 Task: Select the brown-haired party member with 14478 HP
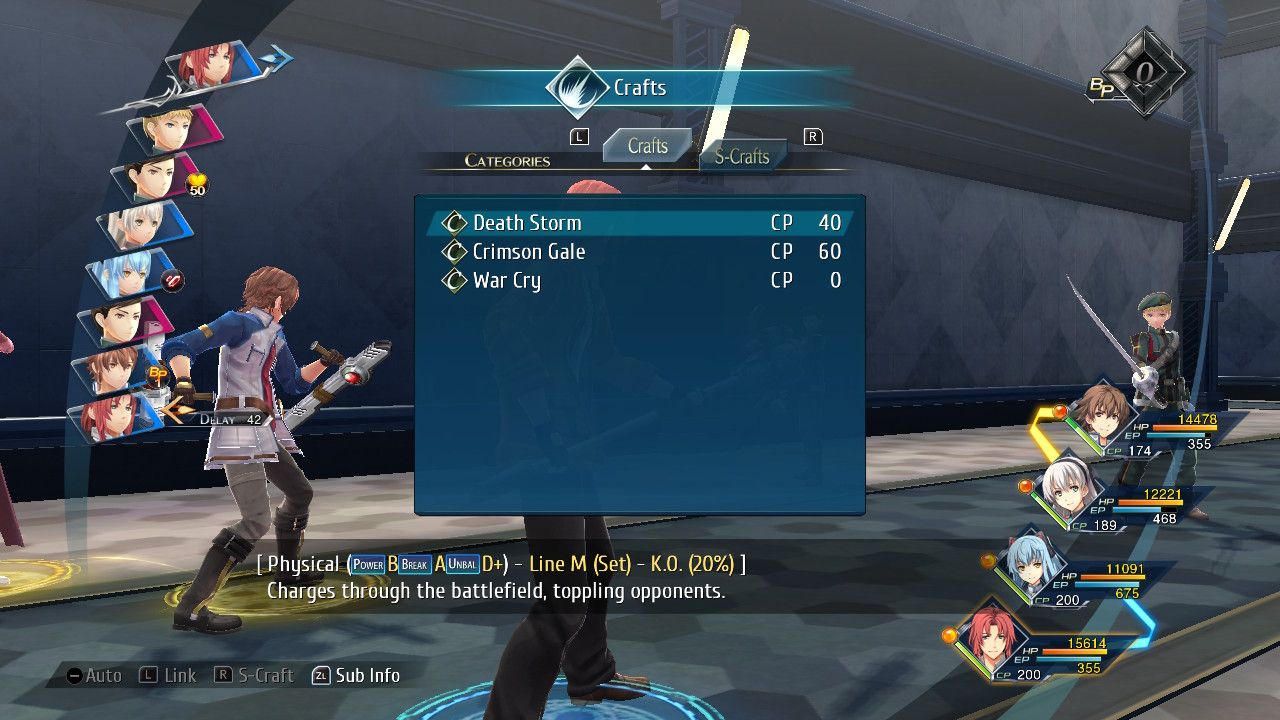pyautogui.click(x=1102, y=416)
